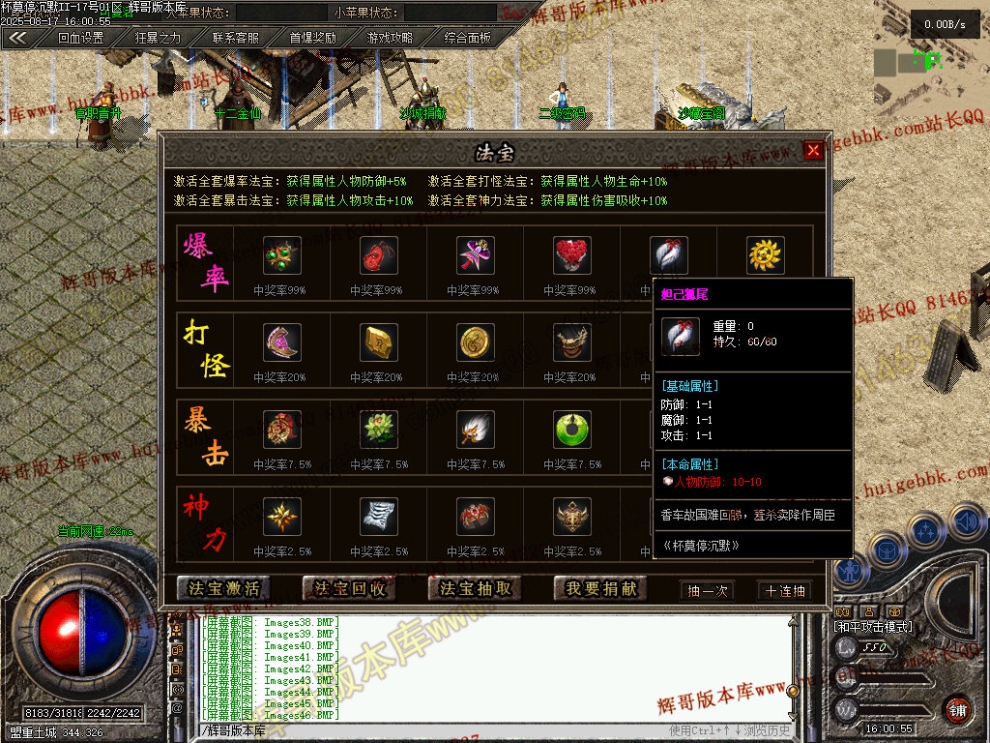Screen dimensions: 990x743
Task: Close the 法宝 treasure window
Action: [813, 151]
